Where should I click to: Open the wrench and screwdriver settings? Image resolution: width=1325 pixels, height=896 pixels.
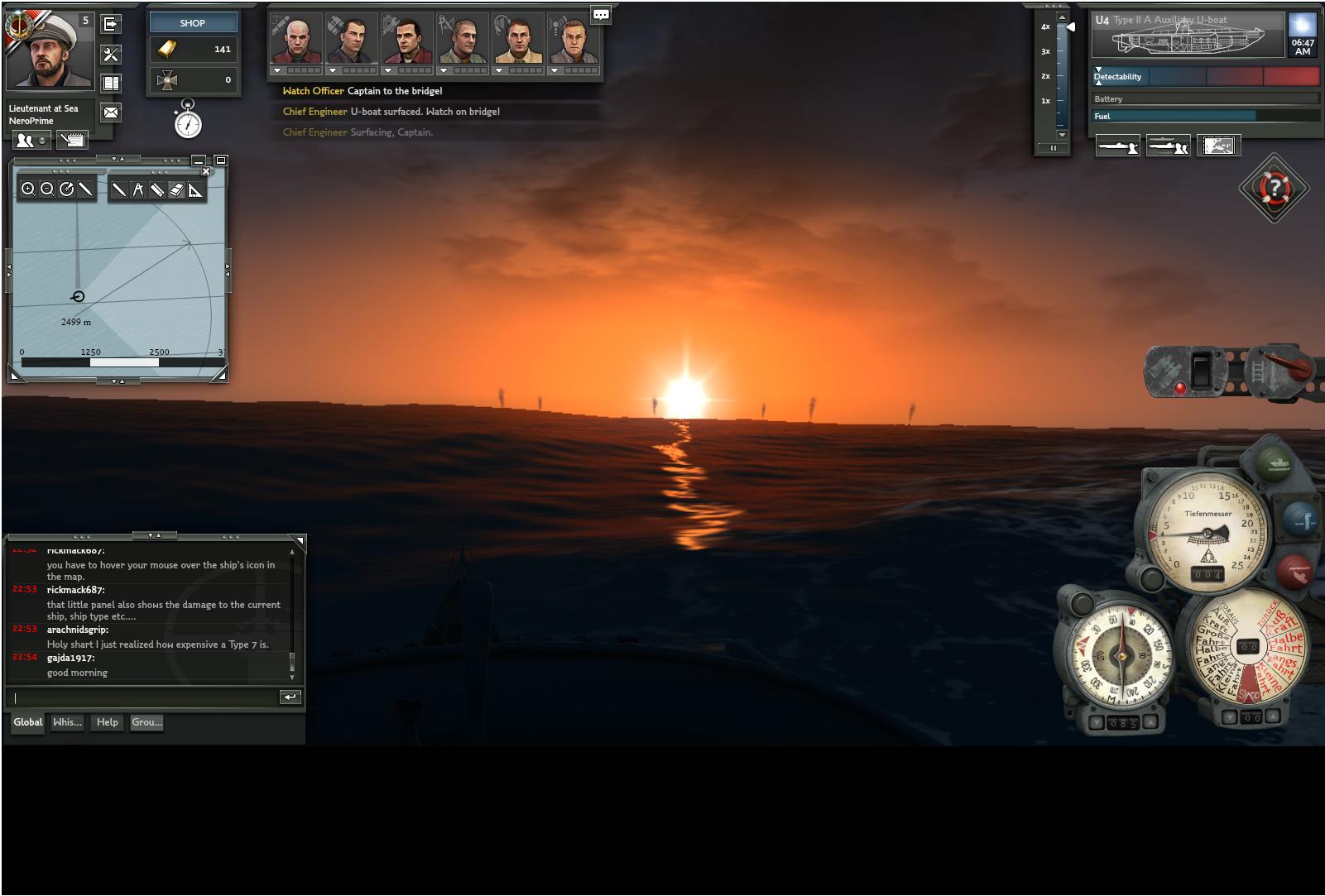(110, 55)
